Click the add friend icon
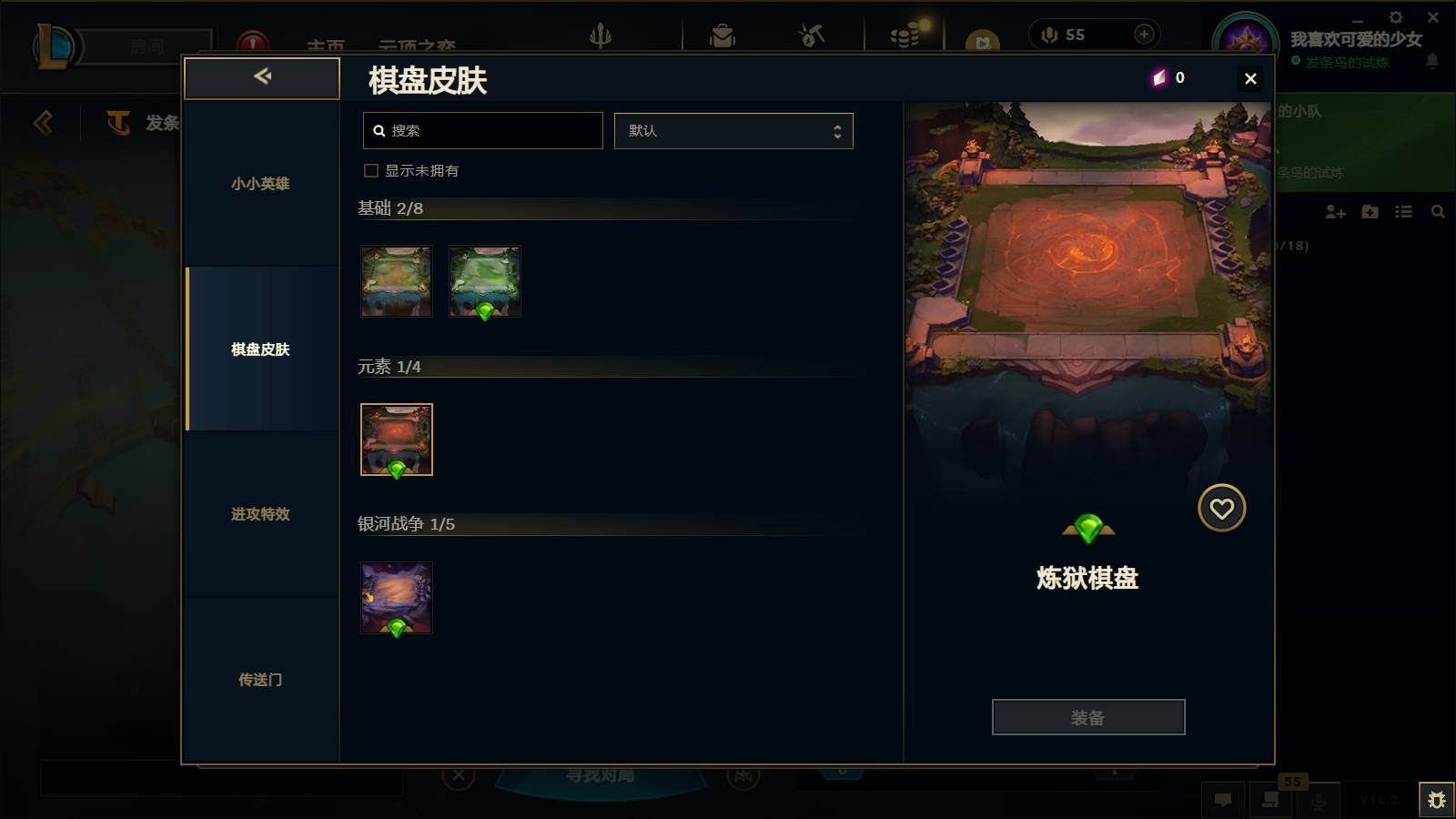 click(x=1335, y=211)
